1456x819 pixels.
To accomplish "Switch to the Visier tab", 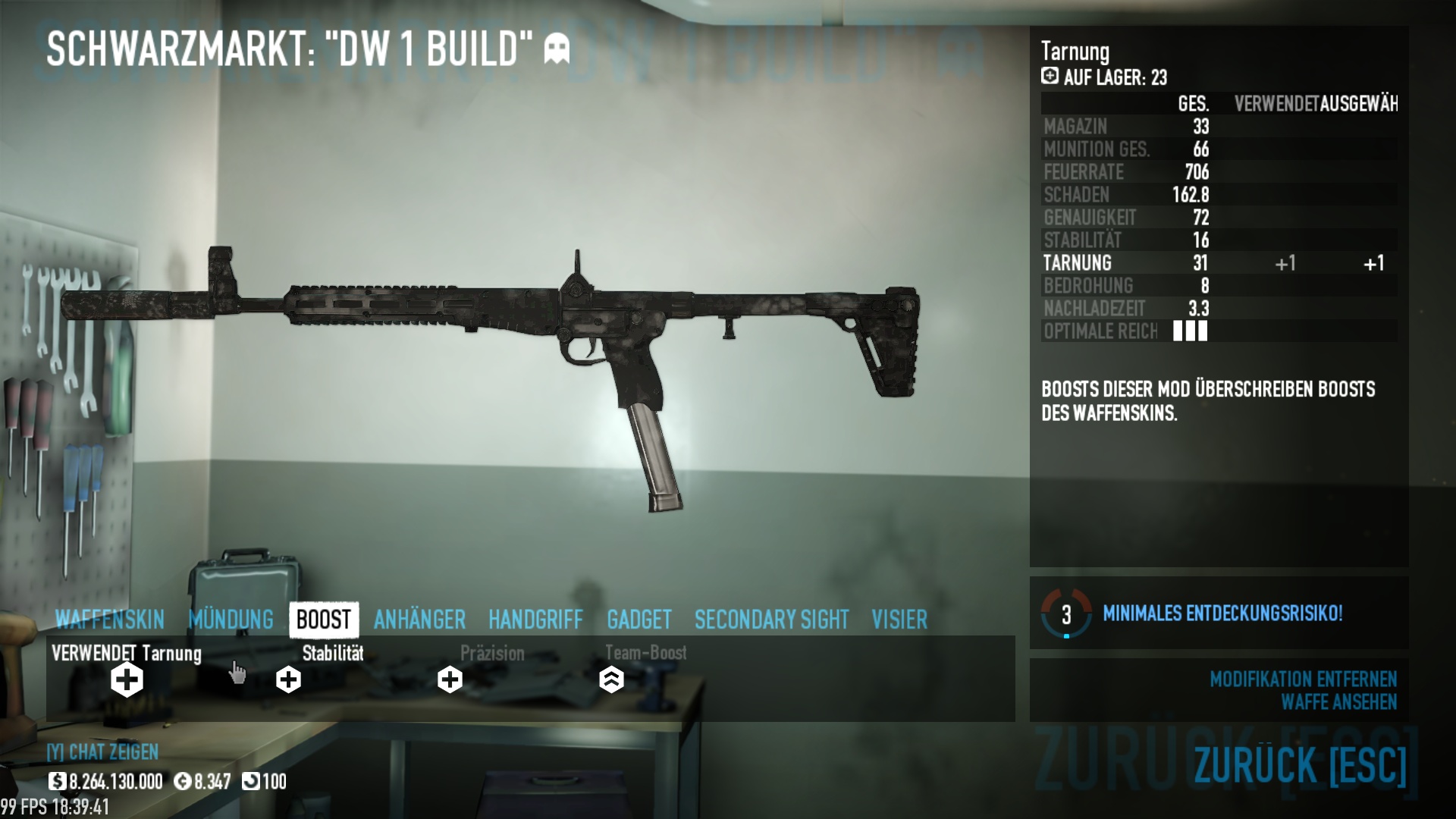I will 899,620.
